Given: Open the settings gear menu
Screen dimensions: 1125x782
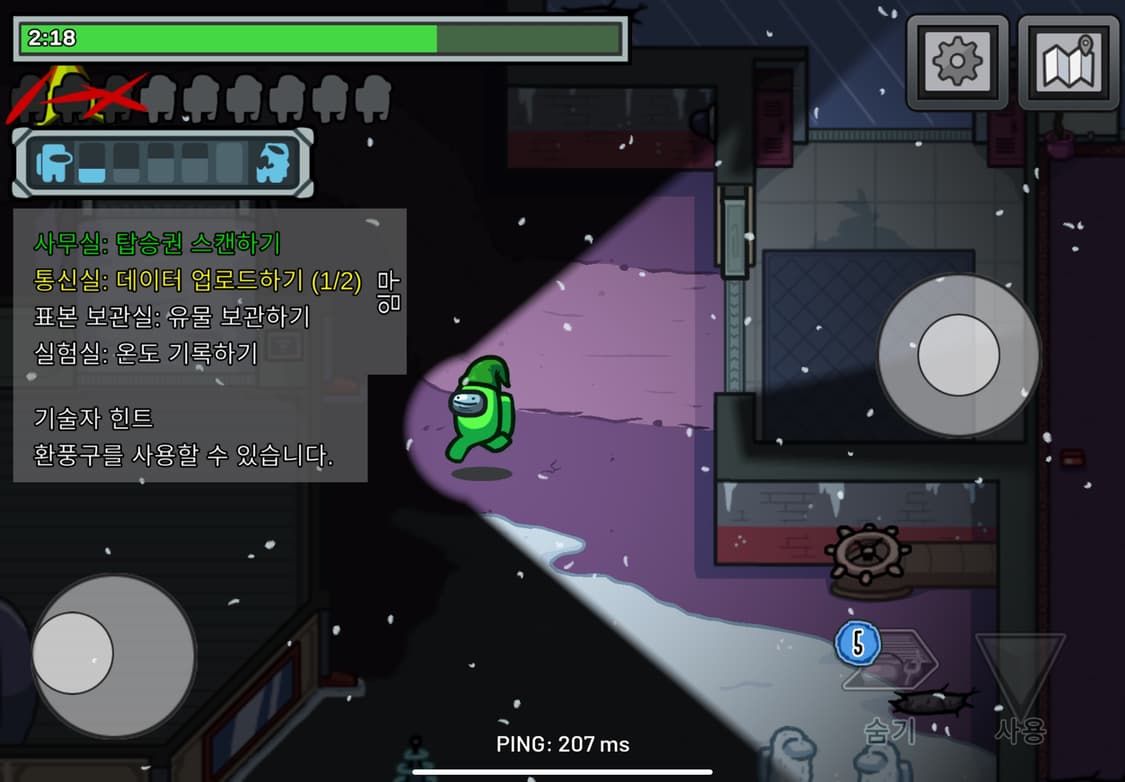Looking at the screenshot, I should (957, 62).
